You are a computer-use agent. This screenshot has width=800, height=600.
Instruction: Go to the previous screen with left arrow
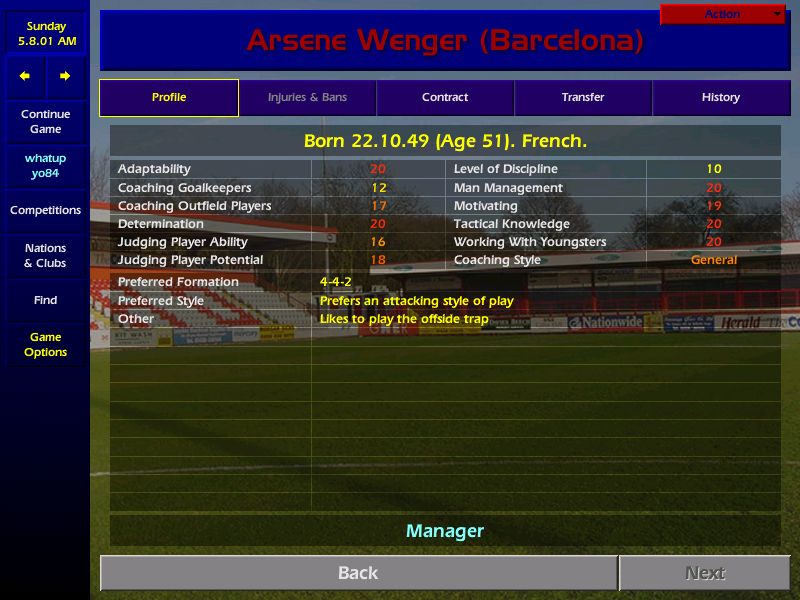point(25,76)
